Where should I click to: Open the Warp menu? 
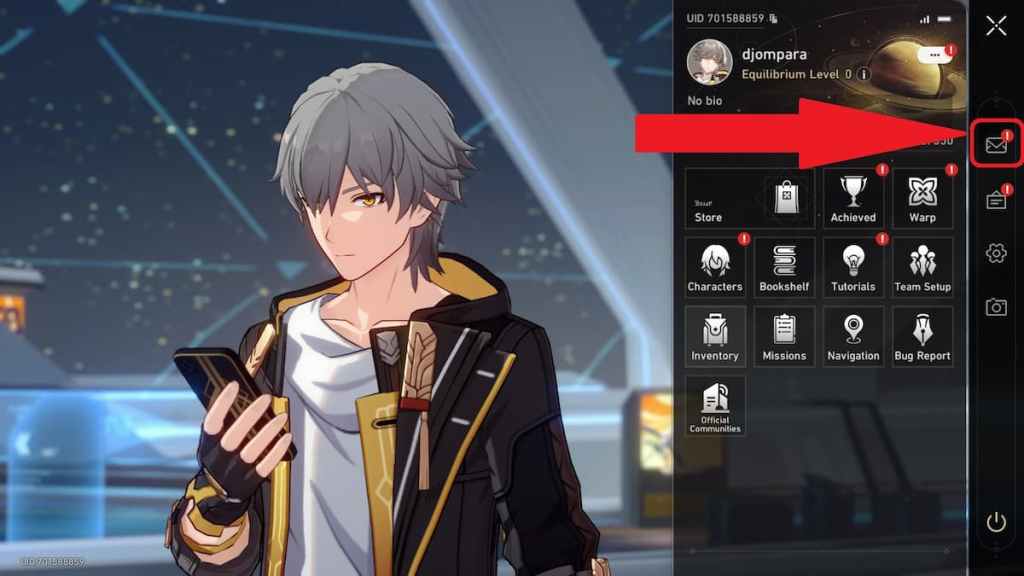click(922, 198)
